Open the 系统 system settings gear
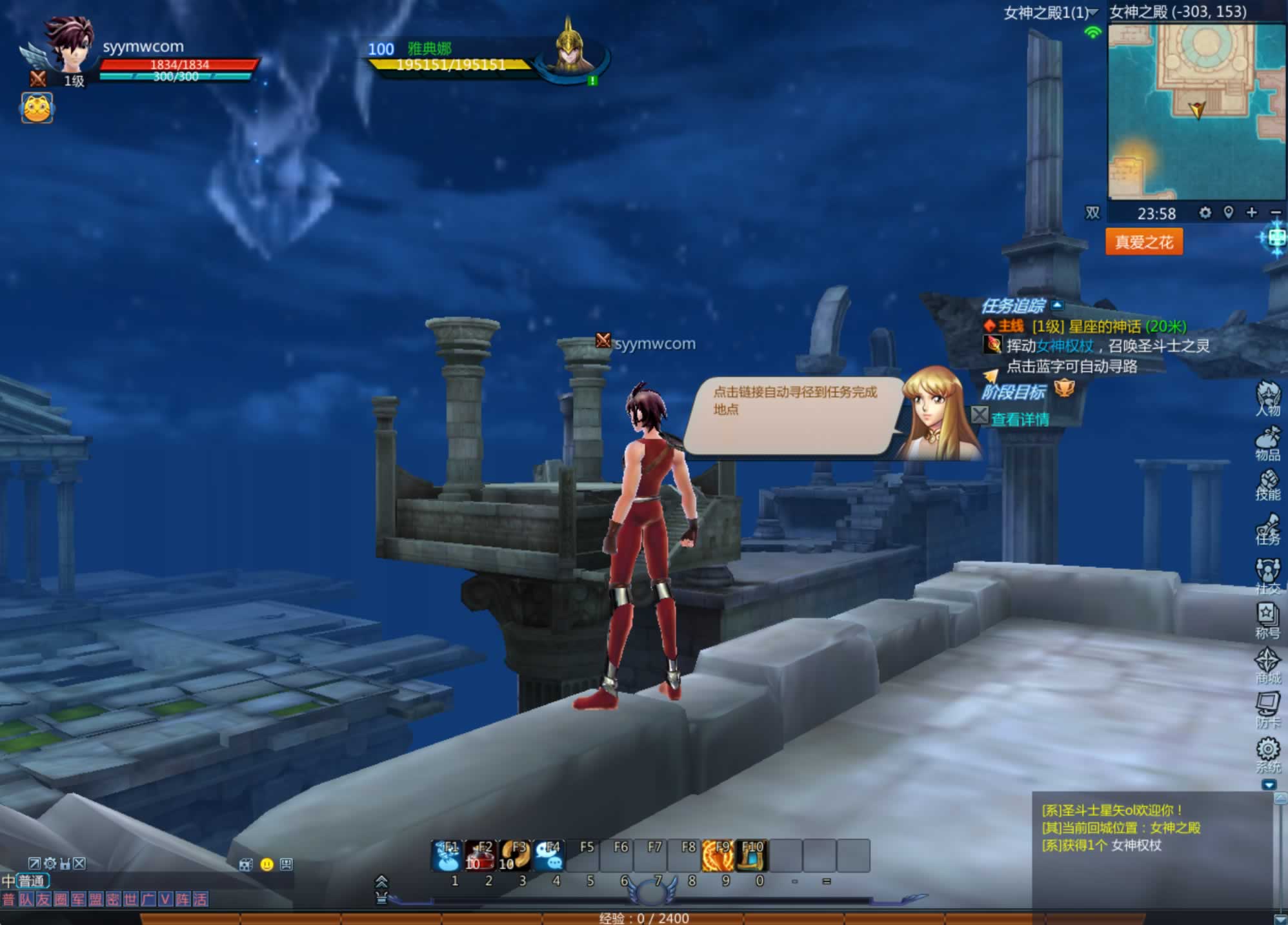The image size is (1288, 925). (x=1267, y=755)
